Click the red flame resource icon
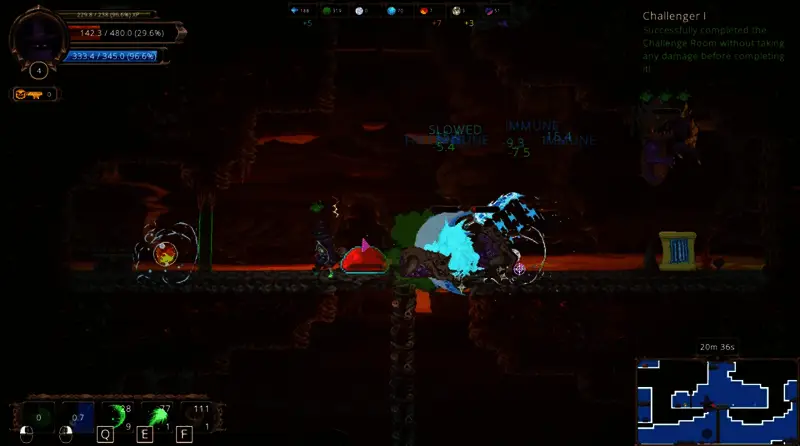This screenshot has width=800, height=446. (x=423, y=10)
